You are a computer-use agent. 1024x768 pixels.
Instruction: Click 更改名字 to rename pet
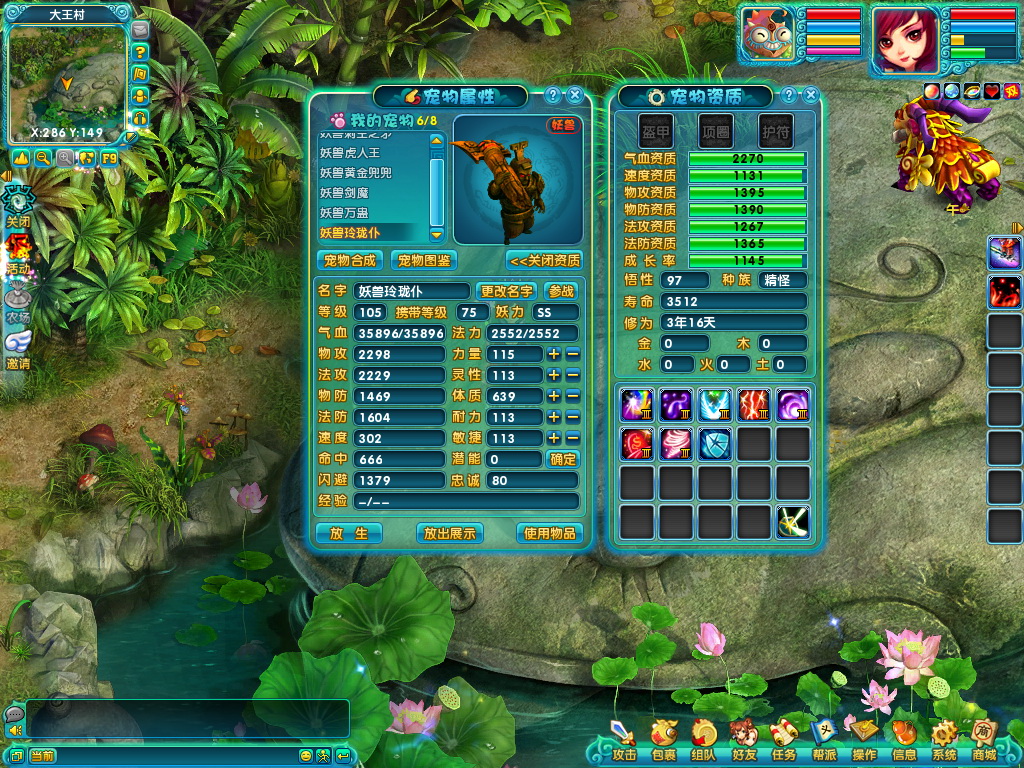(x=507, y=291)
